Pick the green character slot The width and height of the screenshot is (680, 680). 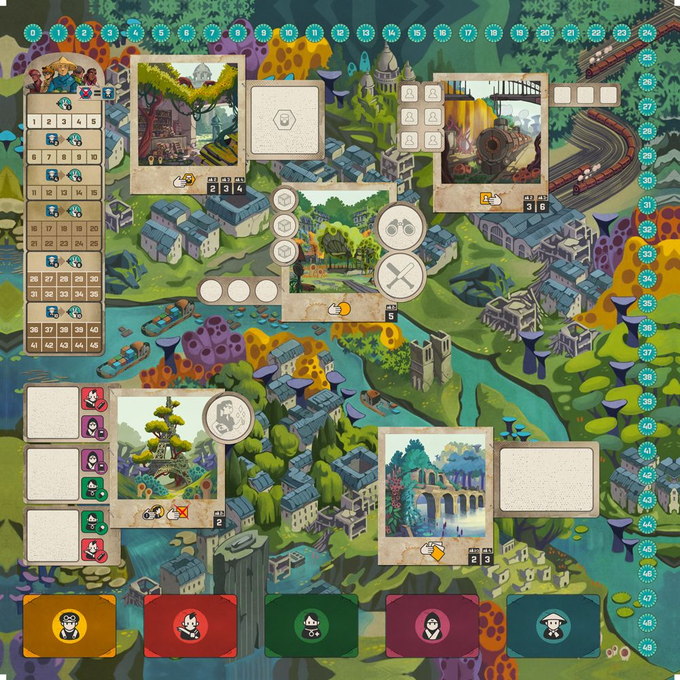pyautogui.click(x=311, y=626)
